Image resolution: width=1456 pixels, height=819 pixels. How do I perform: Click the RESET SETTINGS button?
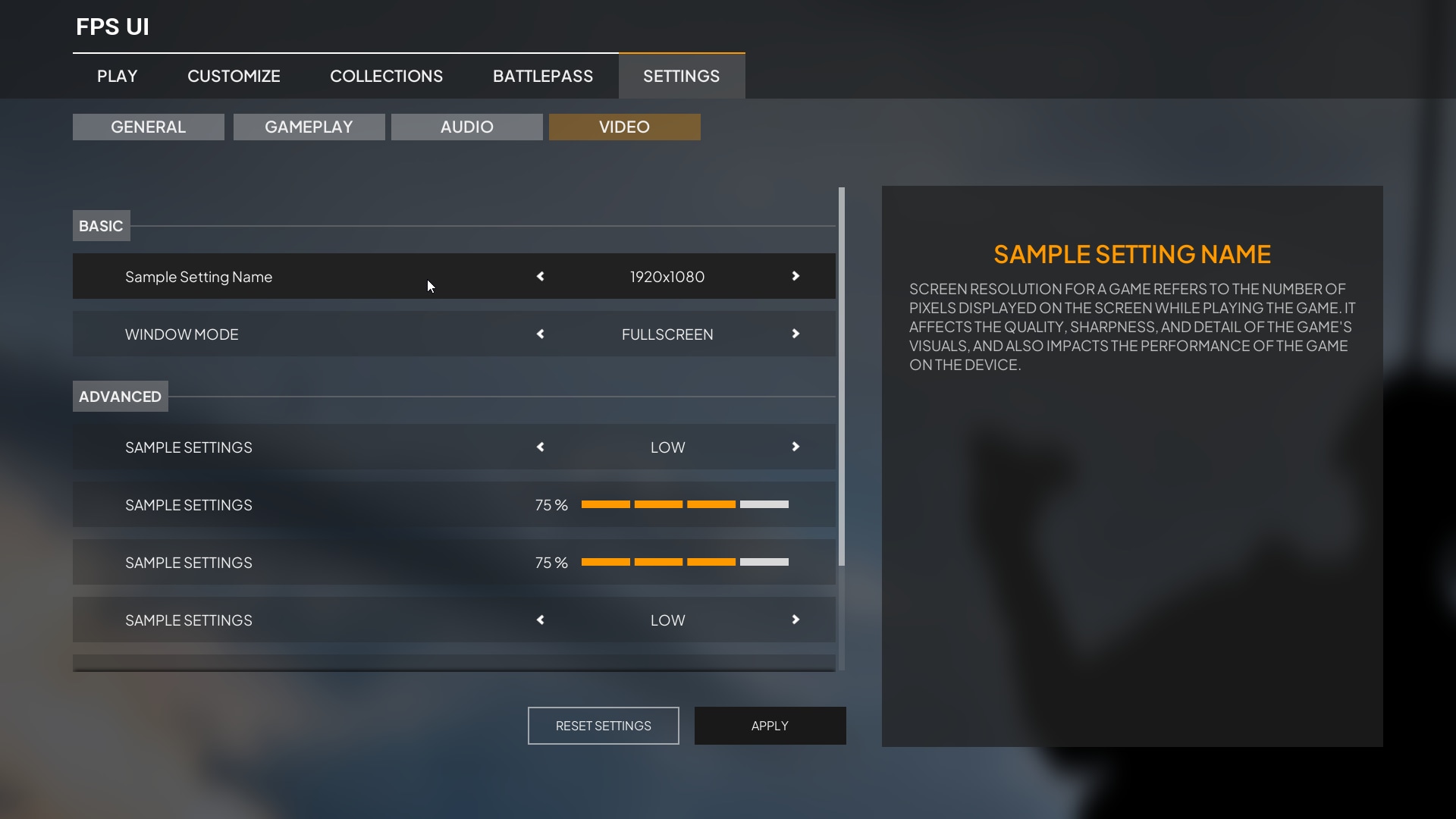(602, 725)
